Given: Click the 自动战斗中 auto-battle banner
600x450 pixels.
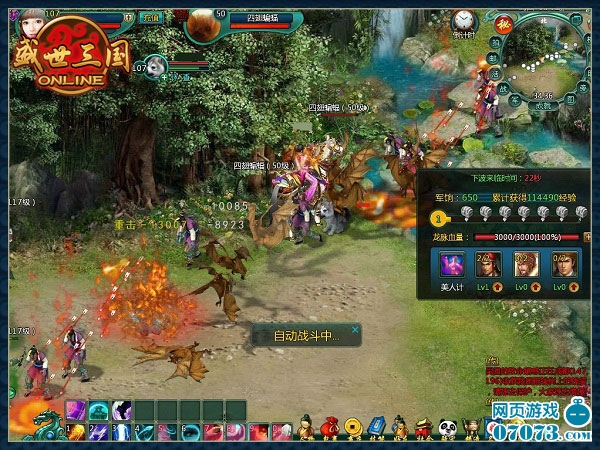Looking at the screenshot, I should [x=306, y=336].
